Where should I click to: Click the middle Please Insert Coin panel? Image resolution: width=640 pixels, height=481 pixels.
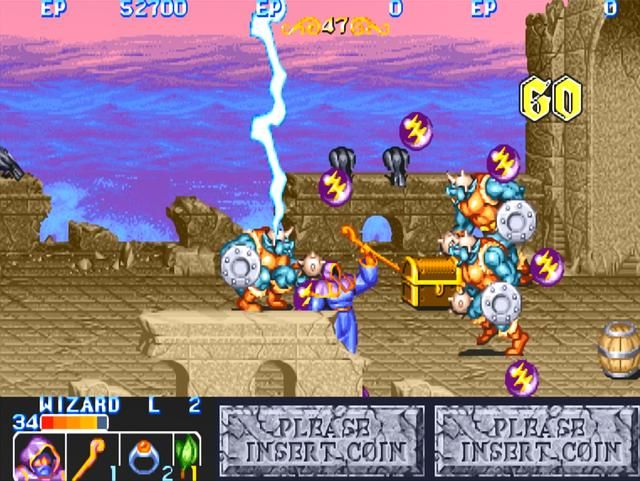coord(321,440)
